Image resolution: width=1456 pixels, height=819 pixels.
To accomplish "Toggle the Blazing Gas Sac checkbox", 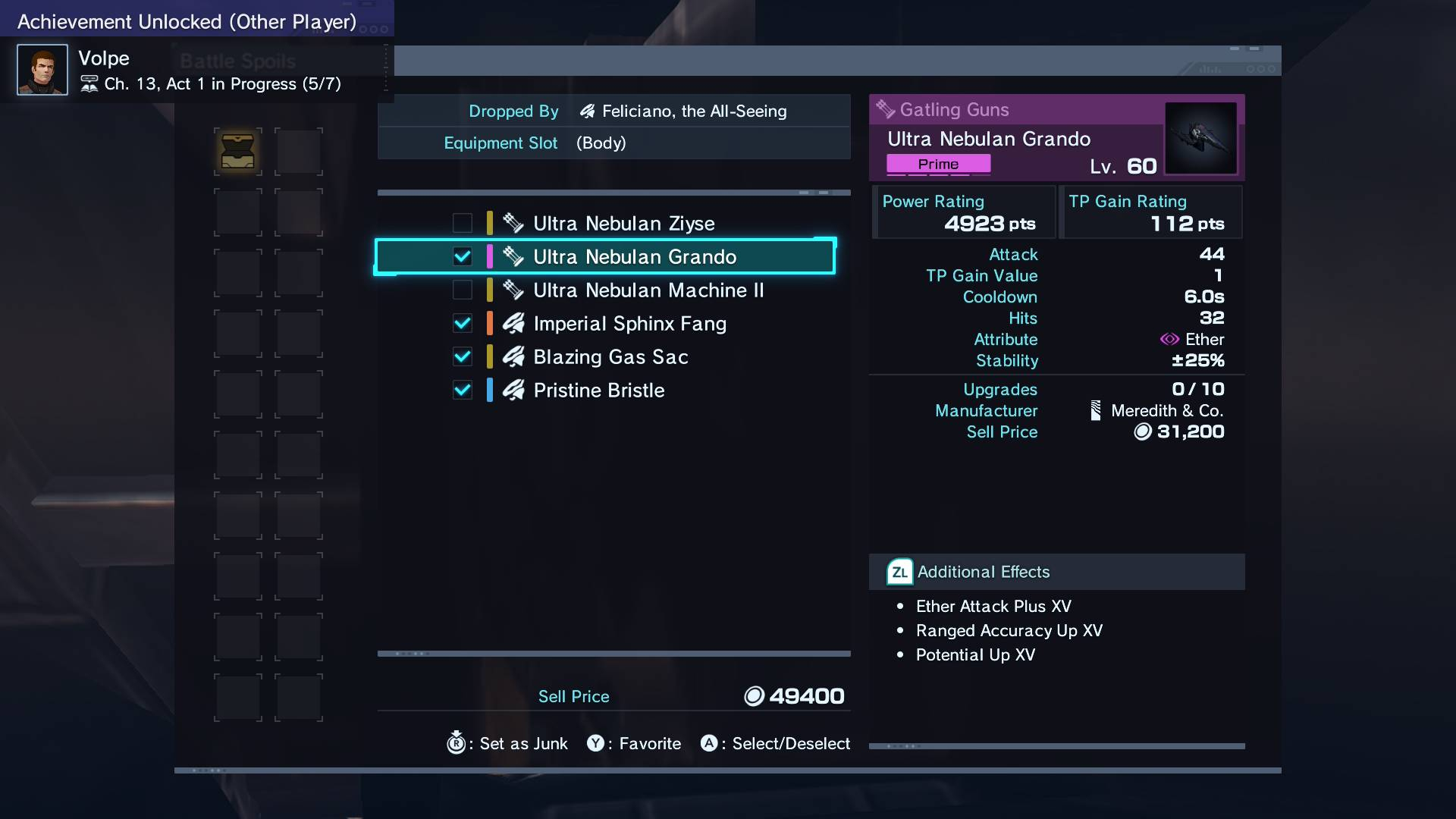I will (x=463, y=357).
